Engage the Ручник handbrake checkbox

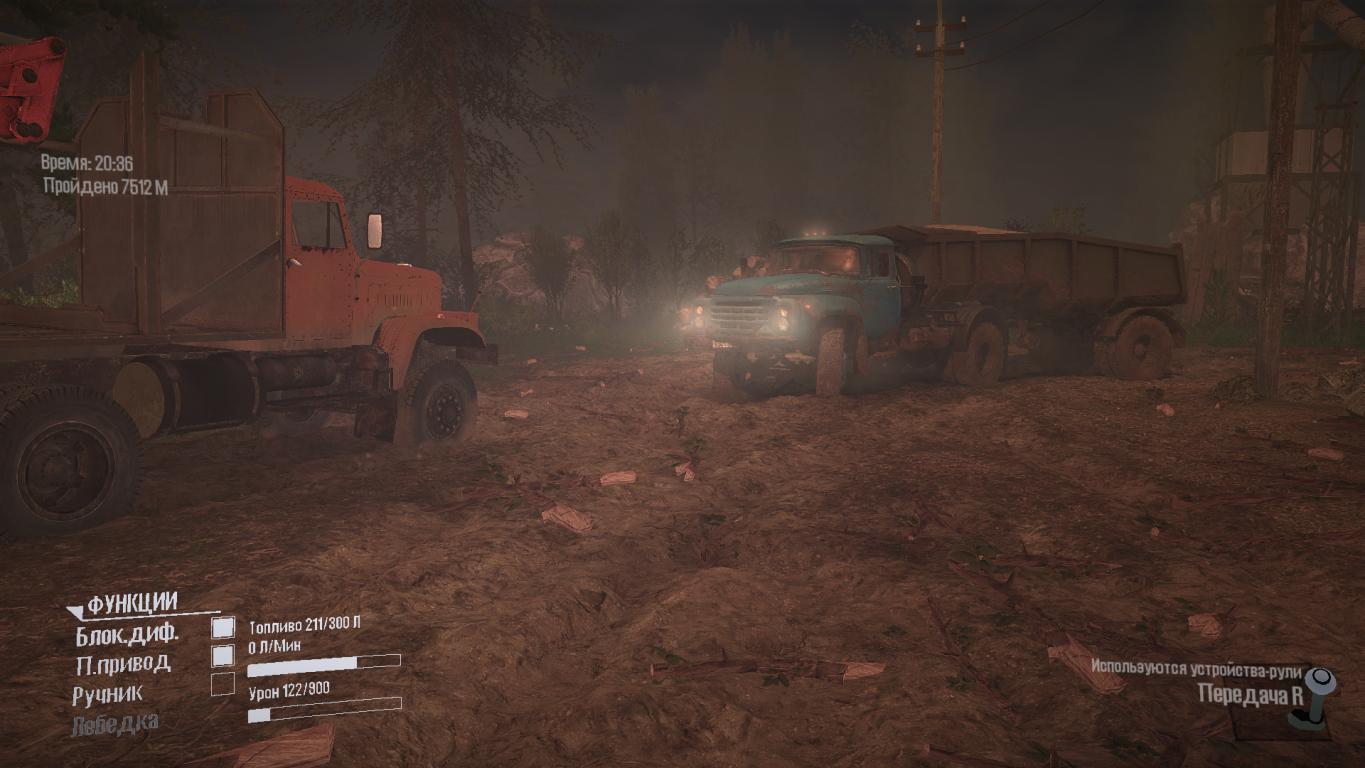223,685
